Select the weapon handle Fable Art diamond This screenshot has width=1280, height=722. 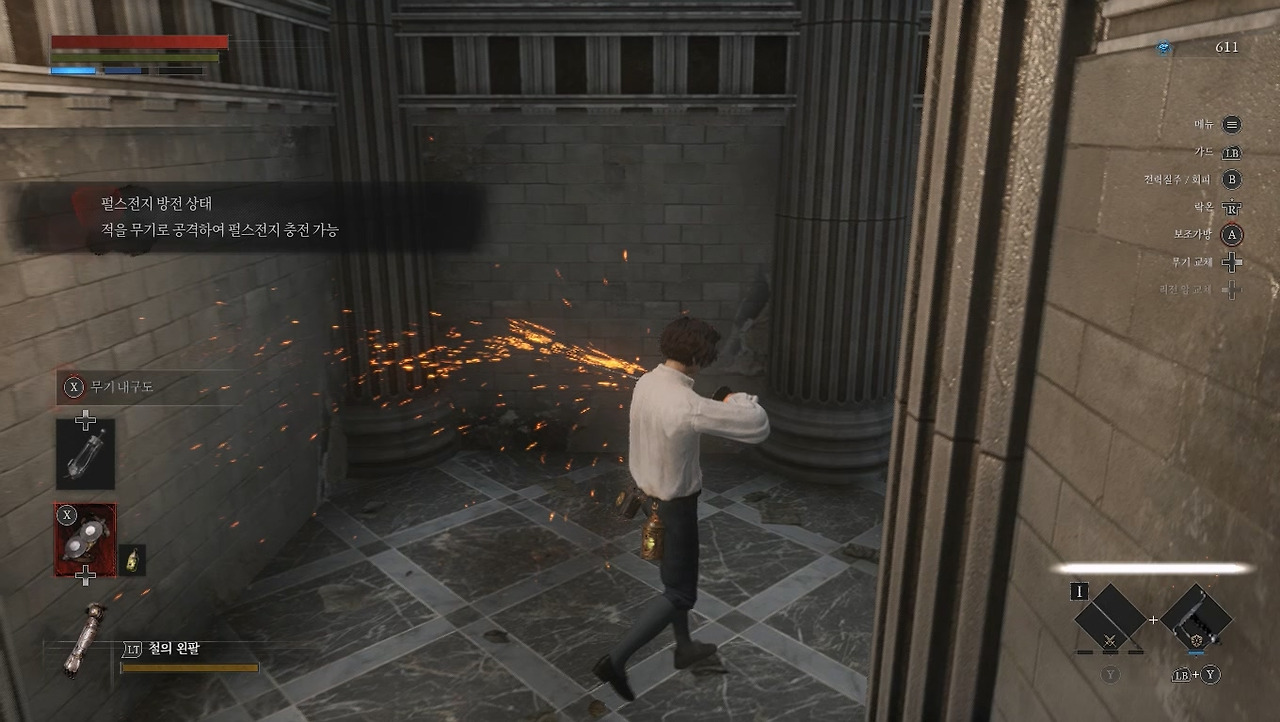pos(1196,618)
